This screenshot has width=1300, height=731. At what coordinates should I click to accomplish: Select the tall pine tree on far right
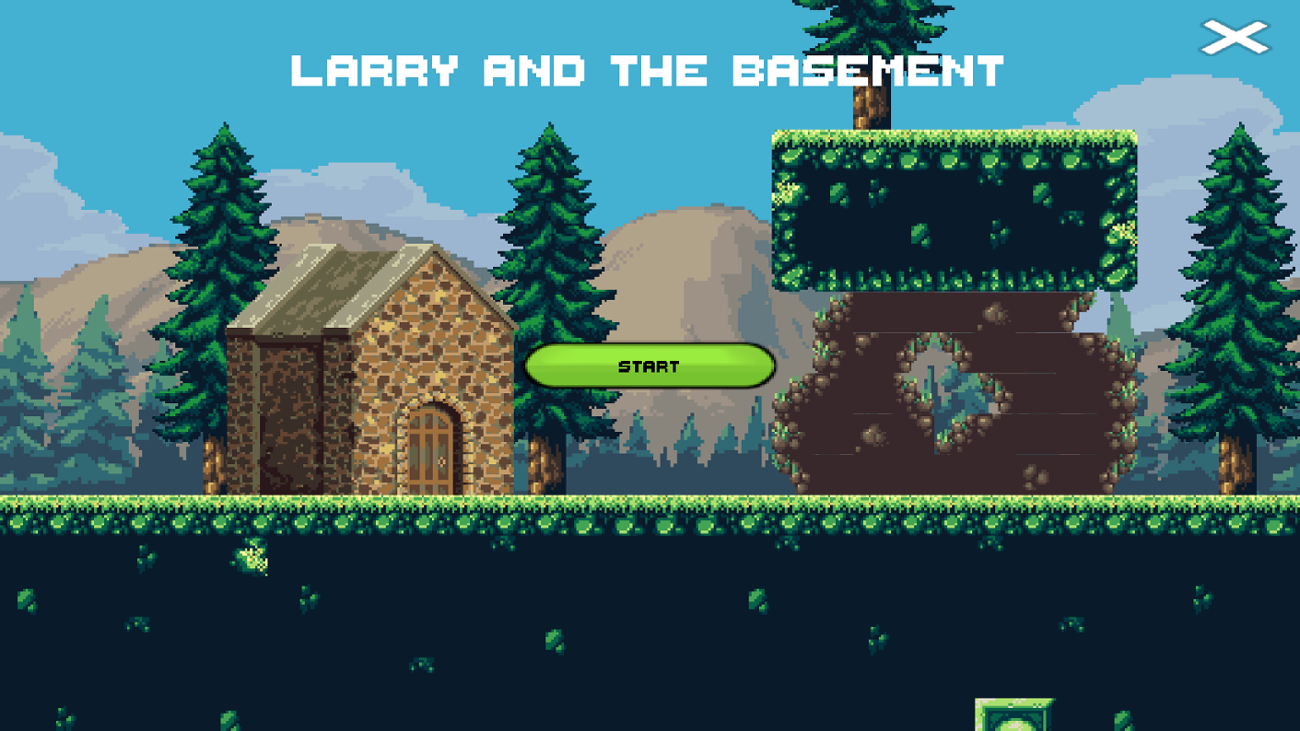[x=1230, y=300]
